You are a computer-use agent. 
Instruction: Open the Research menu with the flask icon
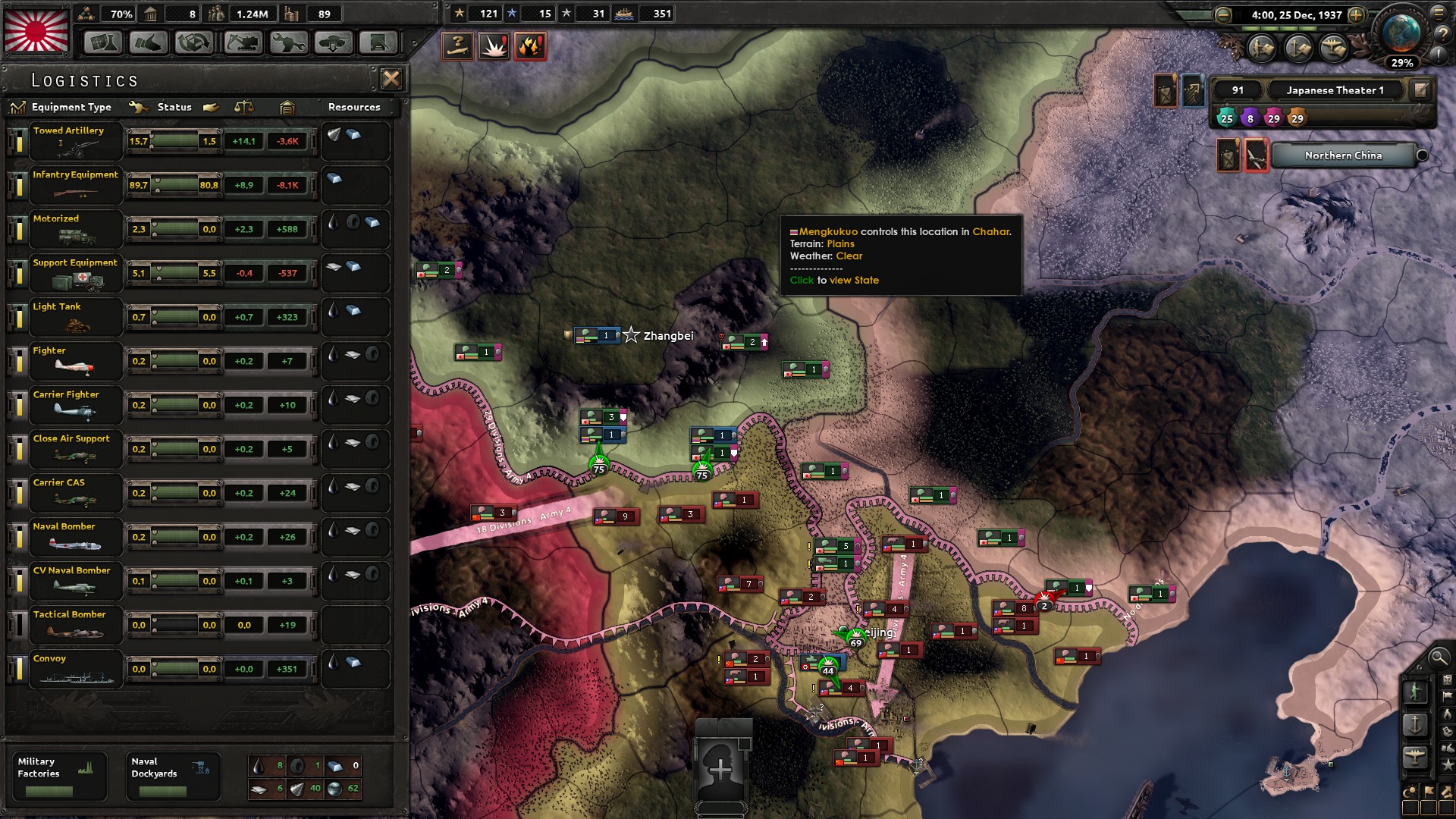click(x=104, y=43)
